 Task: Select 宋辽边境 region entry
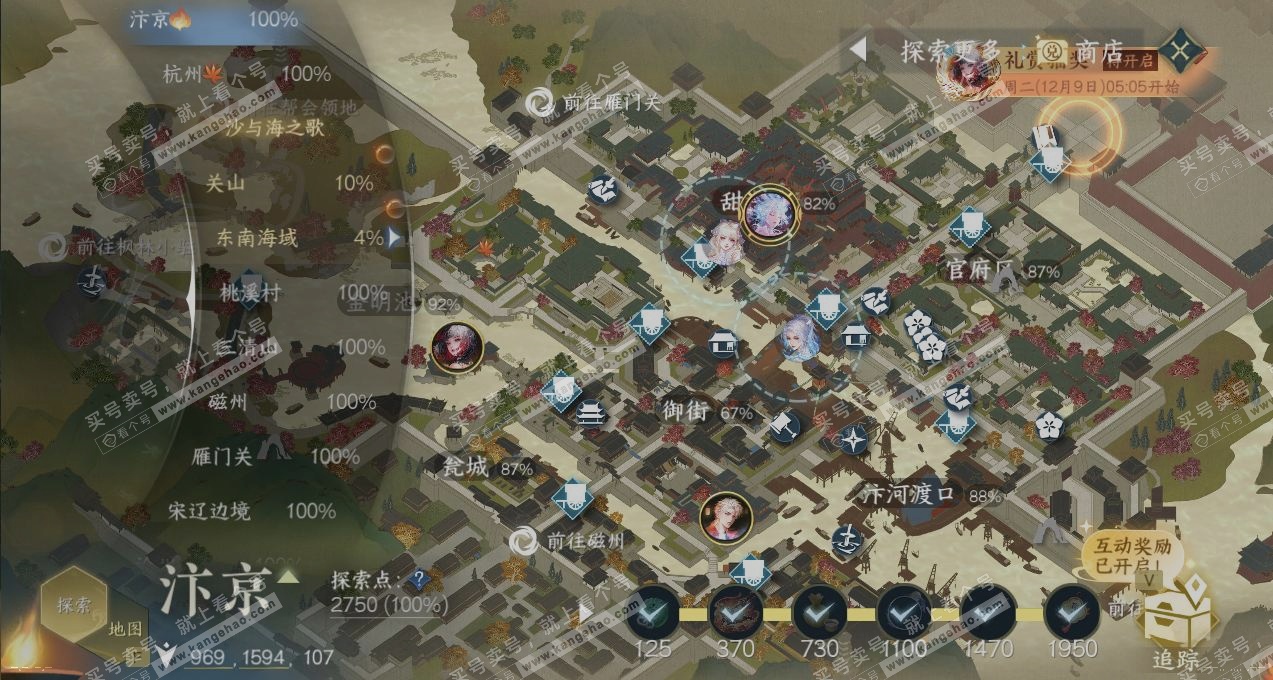coord(209,511)
